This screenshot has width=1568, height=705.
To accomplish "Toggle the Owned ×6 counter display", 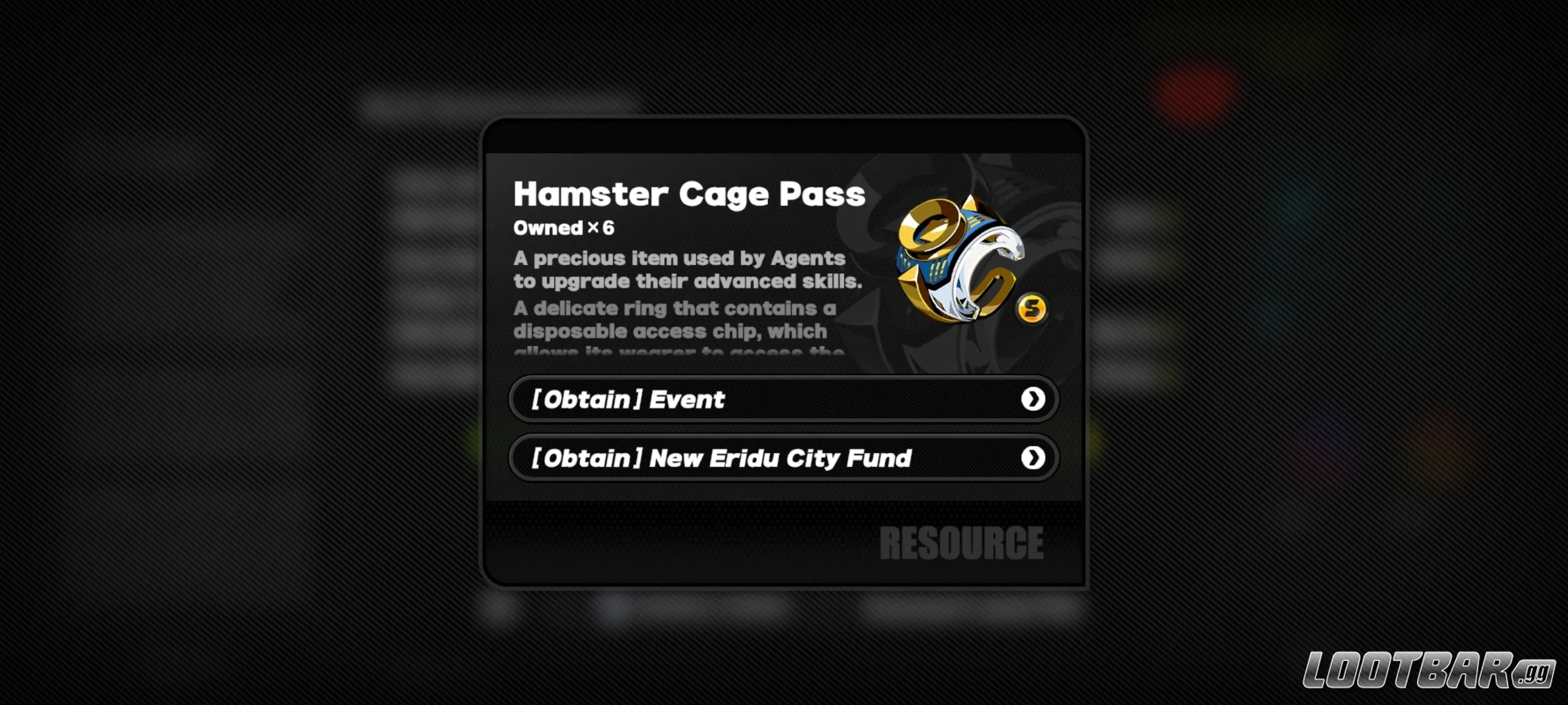I will coord(565,228).
